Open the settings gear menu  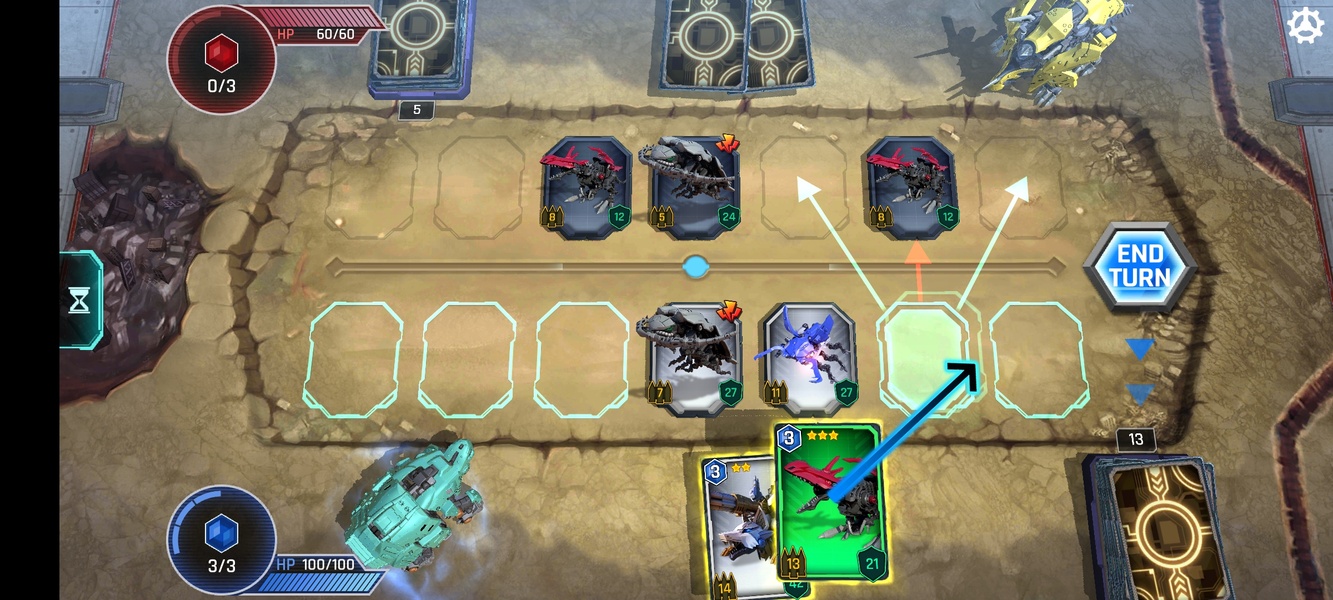click(1305, 27)
